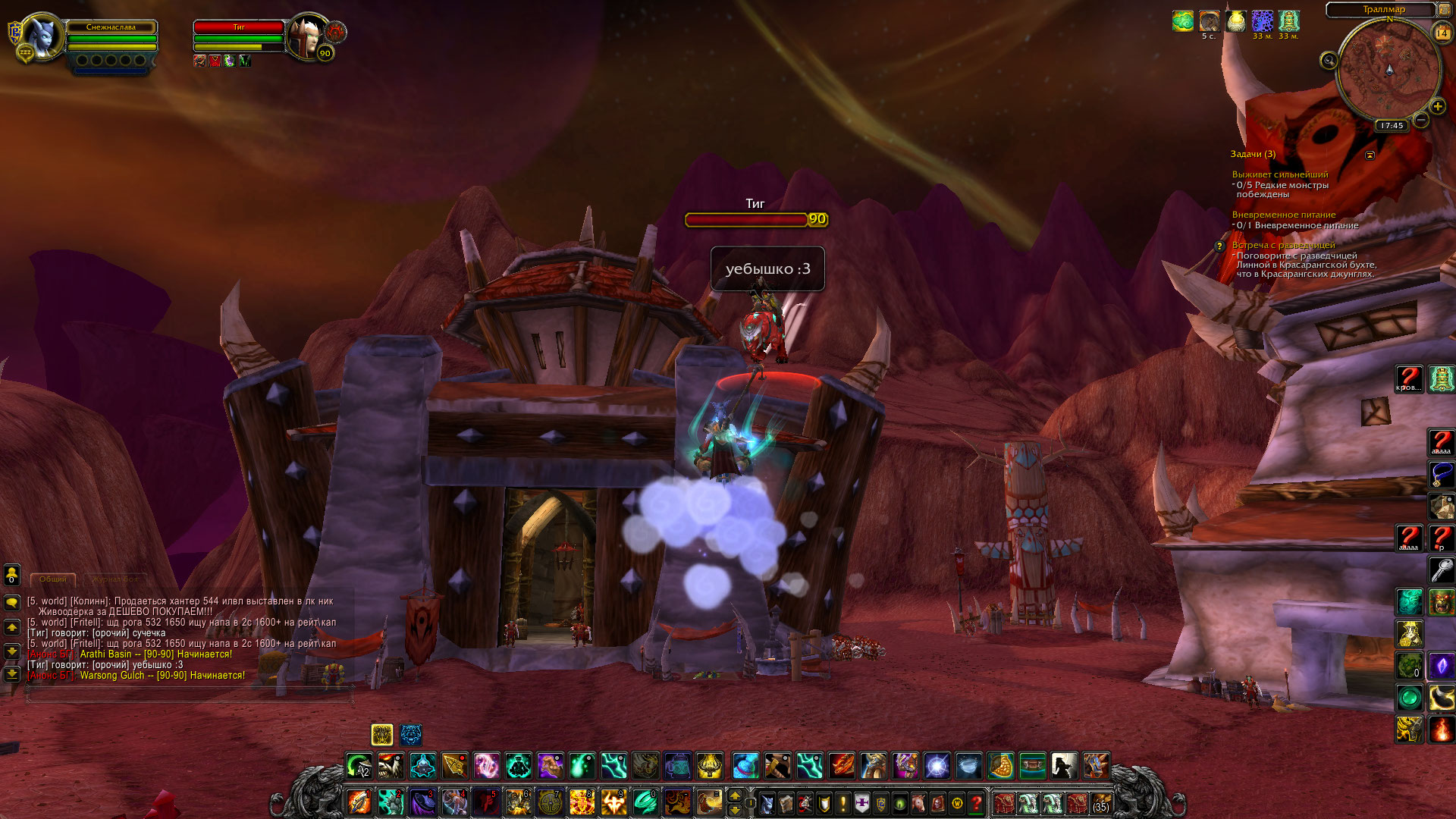
Task: Open the backpack showing 35 free slots
Action: click(1100, 802)
